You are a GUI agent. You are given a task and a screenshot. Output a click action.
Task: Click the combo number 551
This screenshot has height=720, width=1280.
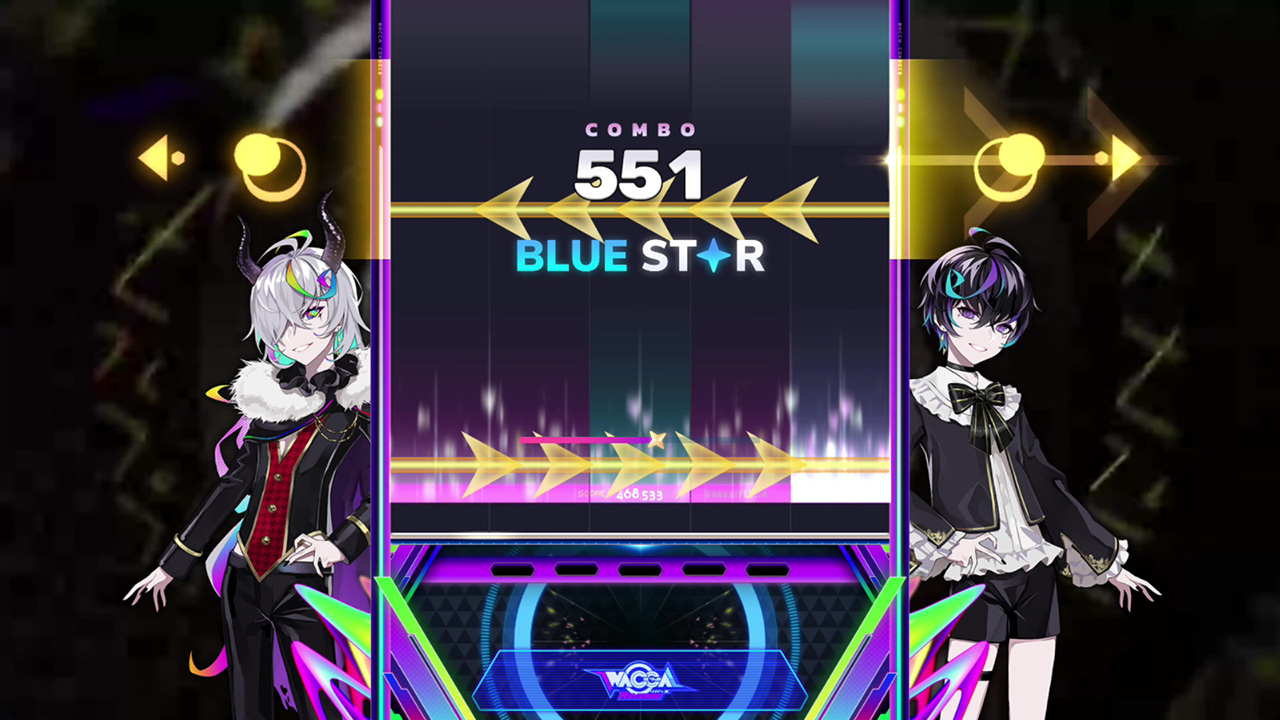tap(640, 172)
